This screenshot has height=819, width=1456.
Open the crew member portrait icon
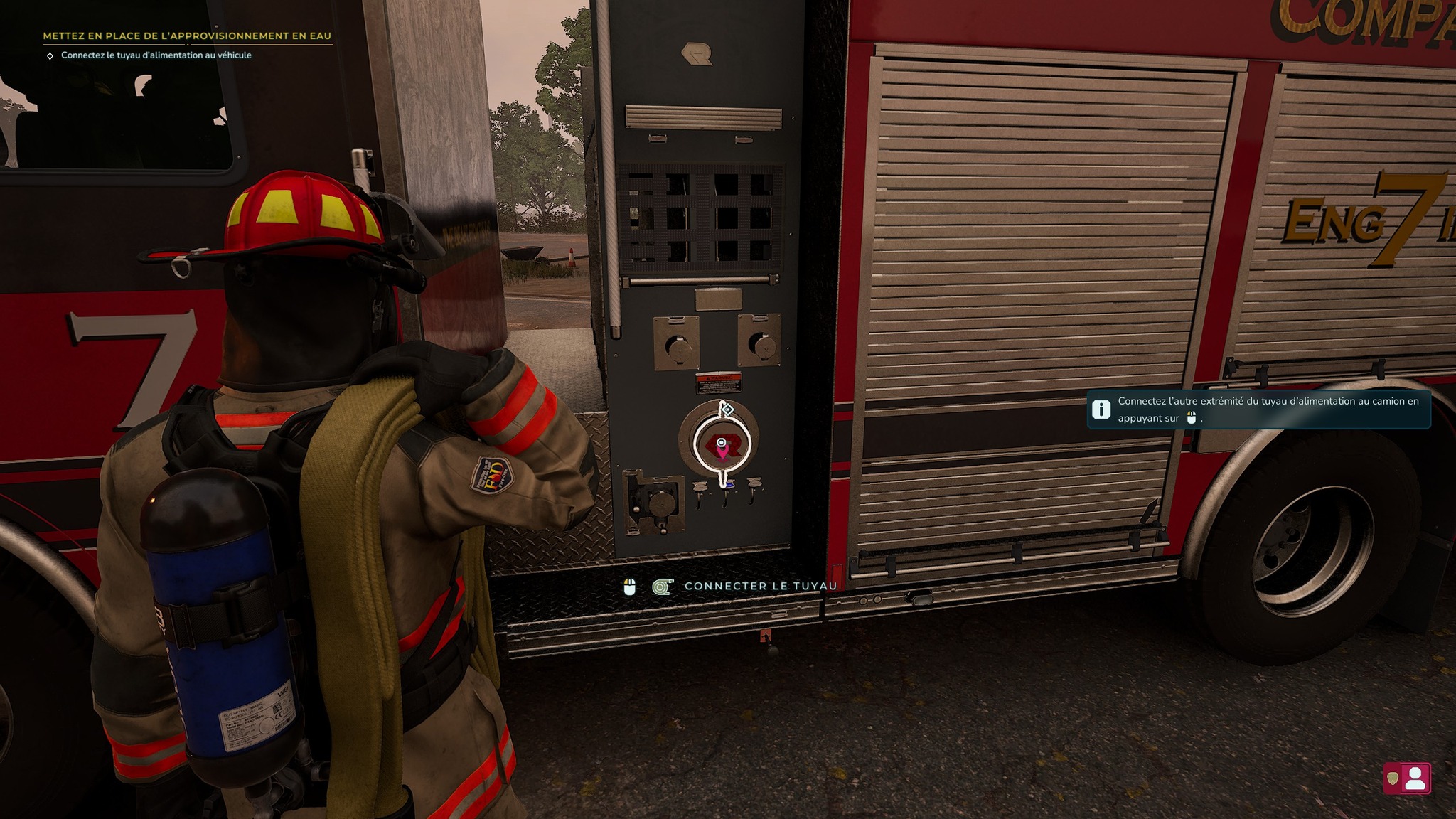(1415, 778)
